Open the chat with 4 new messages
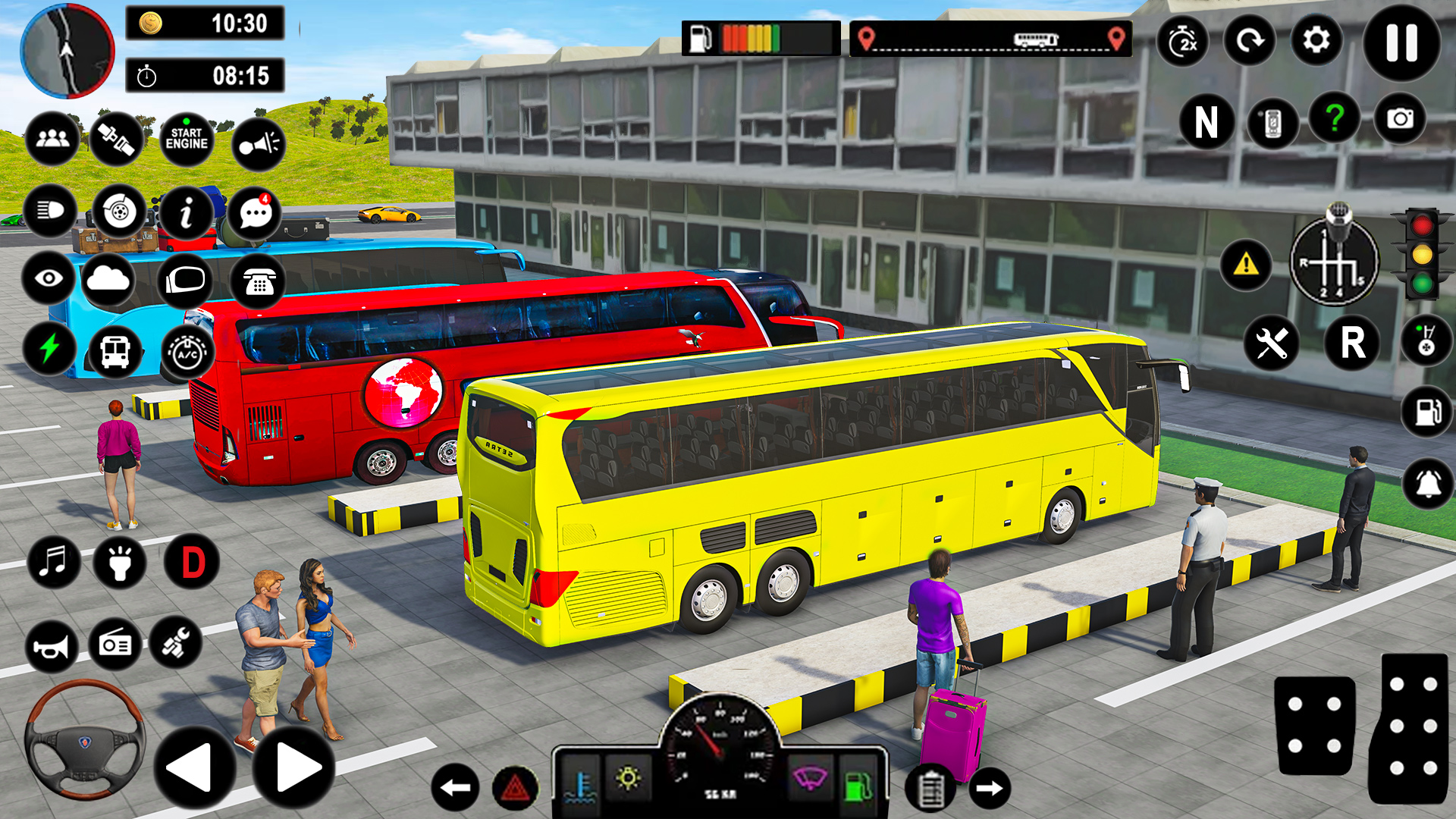Screen dimensions: 1456x819 [x=256, y=215]
